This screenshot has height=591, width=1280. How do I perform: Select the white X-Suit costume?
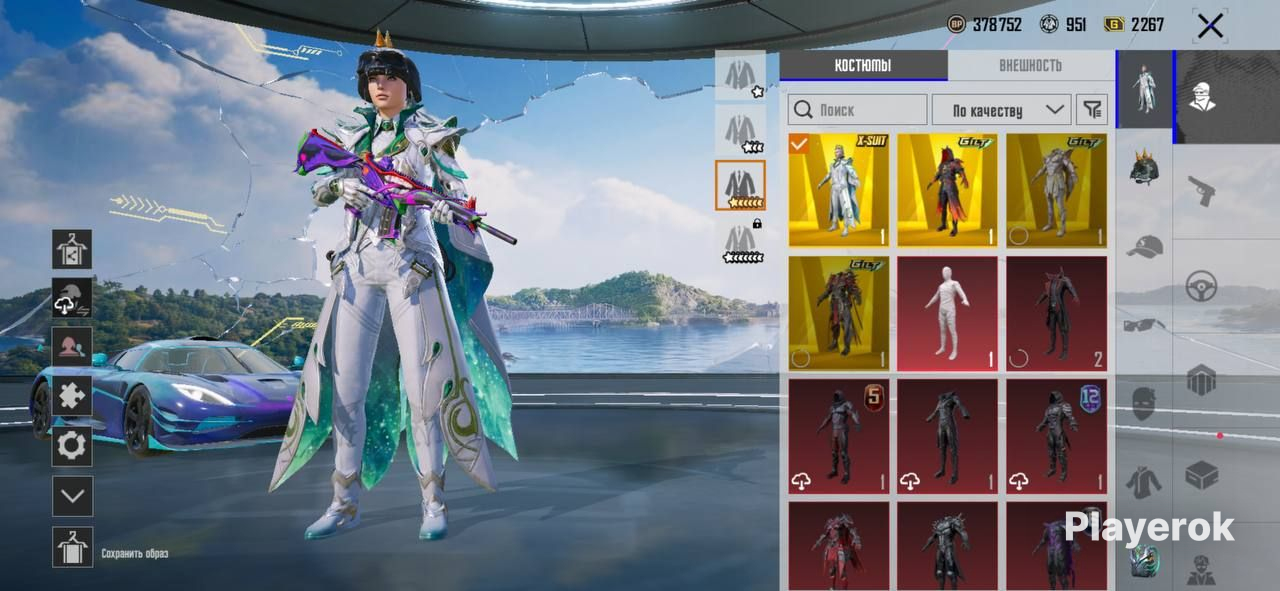point(838,190)
